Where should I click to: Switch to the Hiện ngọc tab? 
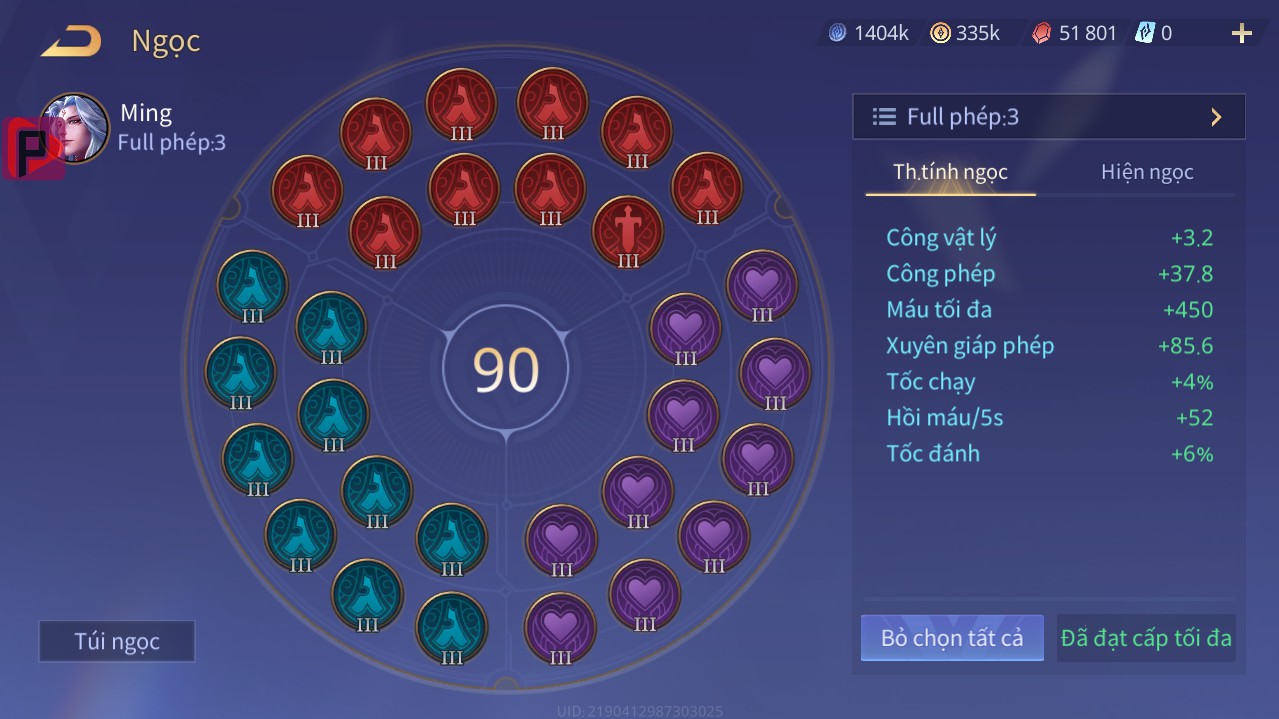[1147, 172]
